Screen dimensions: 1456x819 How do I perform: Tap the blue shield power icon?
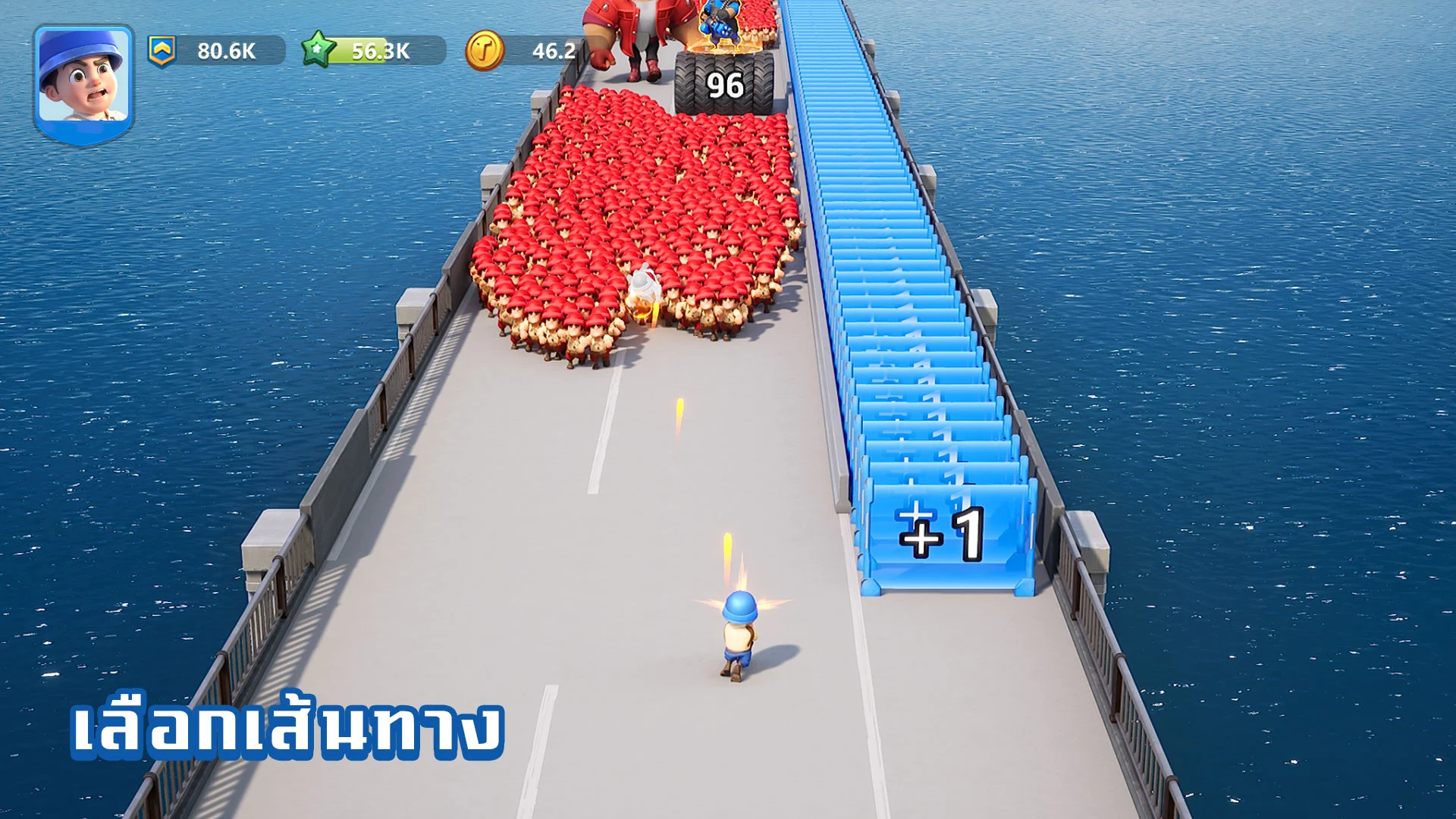[162, 51]
